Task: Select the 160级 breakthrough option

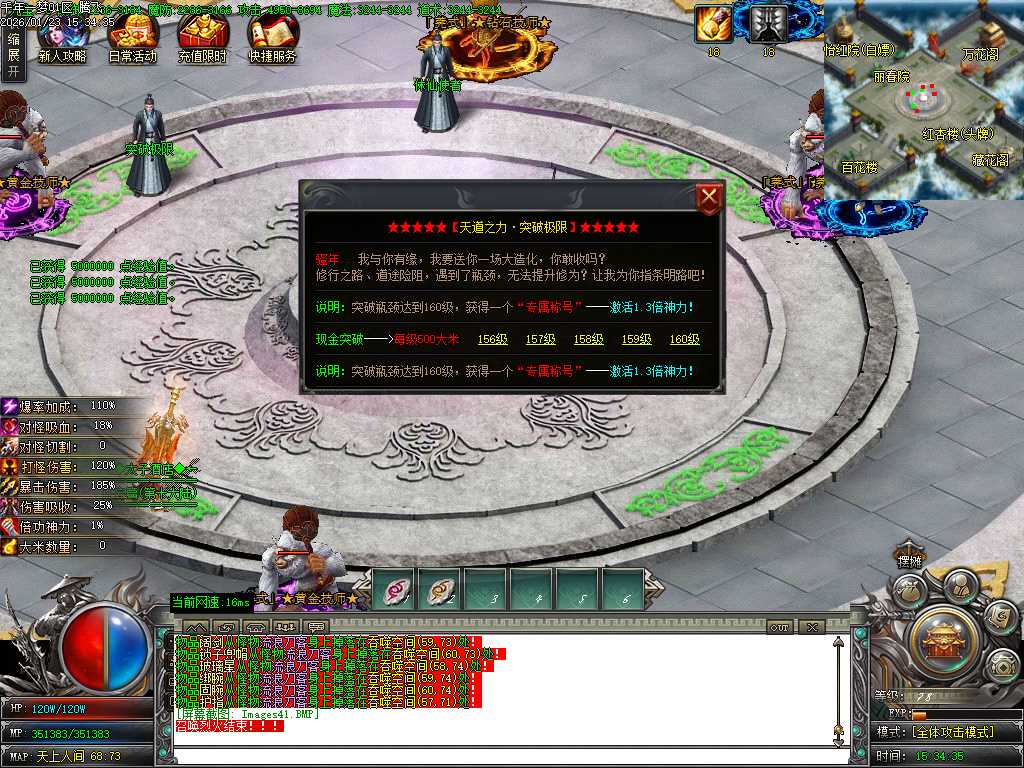Action: coord(684,339)
